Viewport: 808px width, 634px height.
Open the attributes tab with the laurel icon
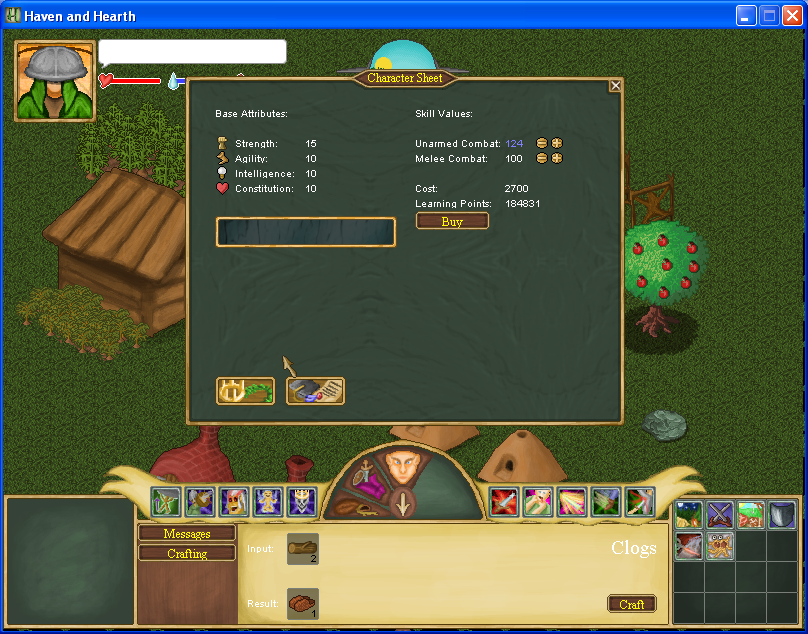click(x=245, y=390)
